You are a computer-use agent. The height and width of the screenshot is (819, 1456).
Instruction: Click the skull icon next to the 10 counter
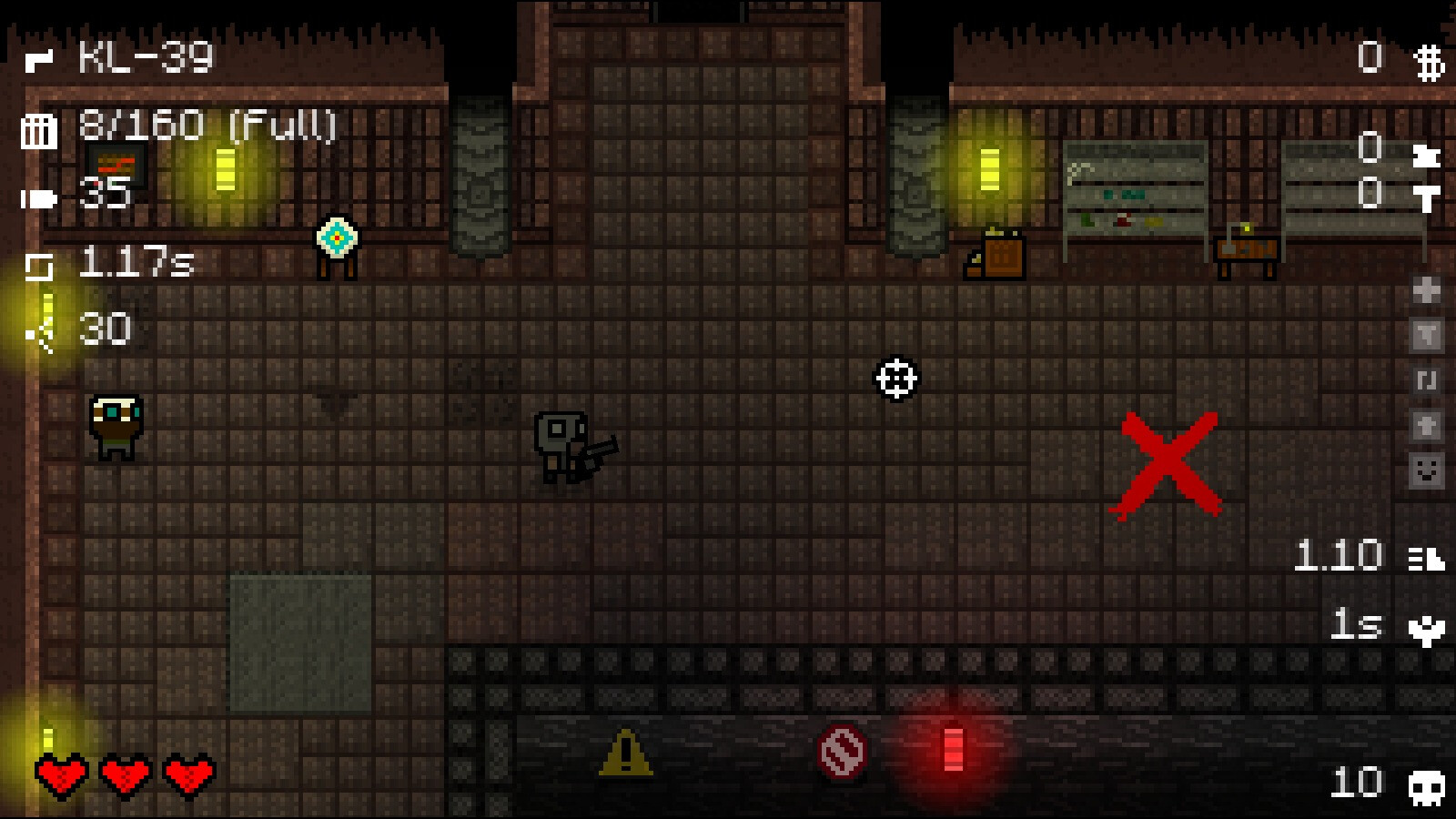pyautogui.click(x=1426, y=784)
